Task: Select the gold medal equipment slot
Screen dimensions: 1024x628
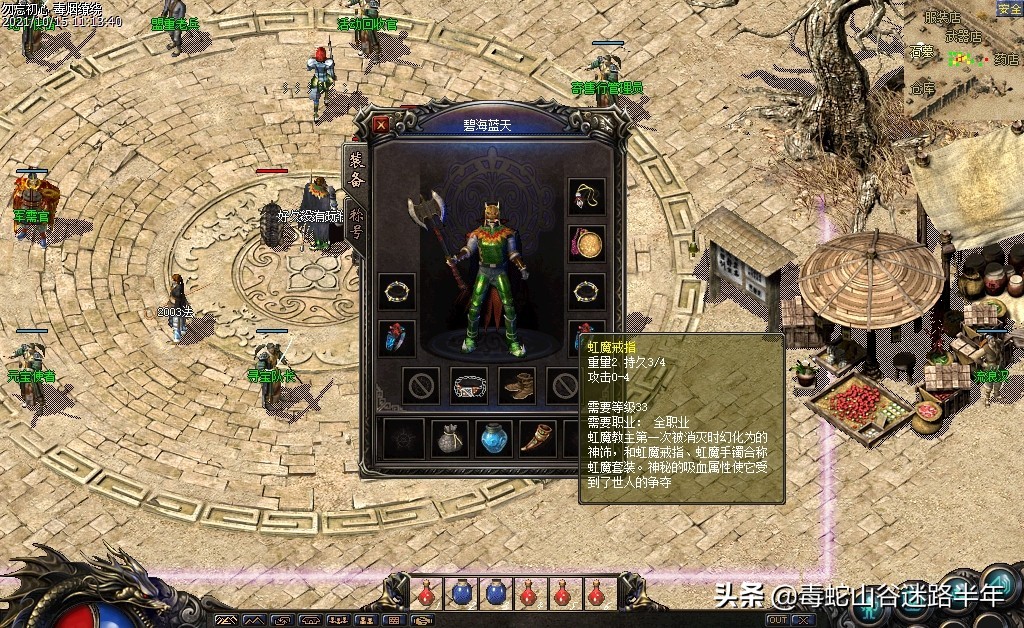Action: point(587,243)
